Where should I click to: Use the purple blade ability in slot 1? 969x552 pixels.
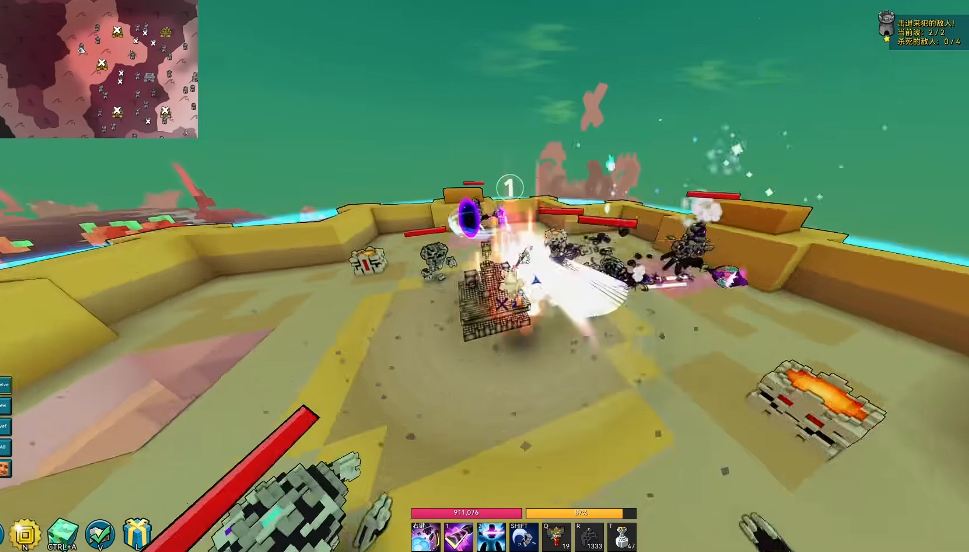tap(458, 537)
